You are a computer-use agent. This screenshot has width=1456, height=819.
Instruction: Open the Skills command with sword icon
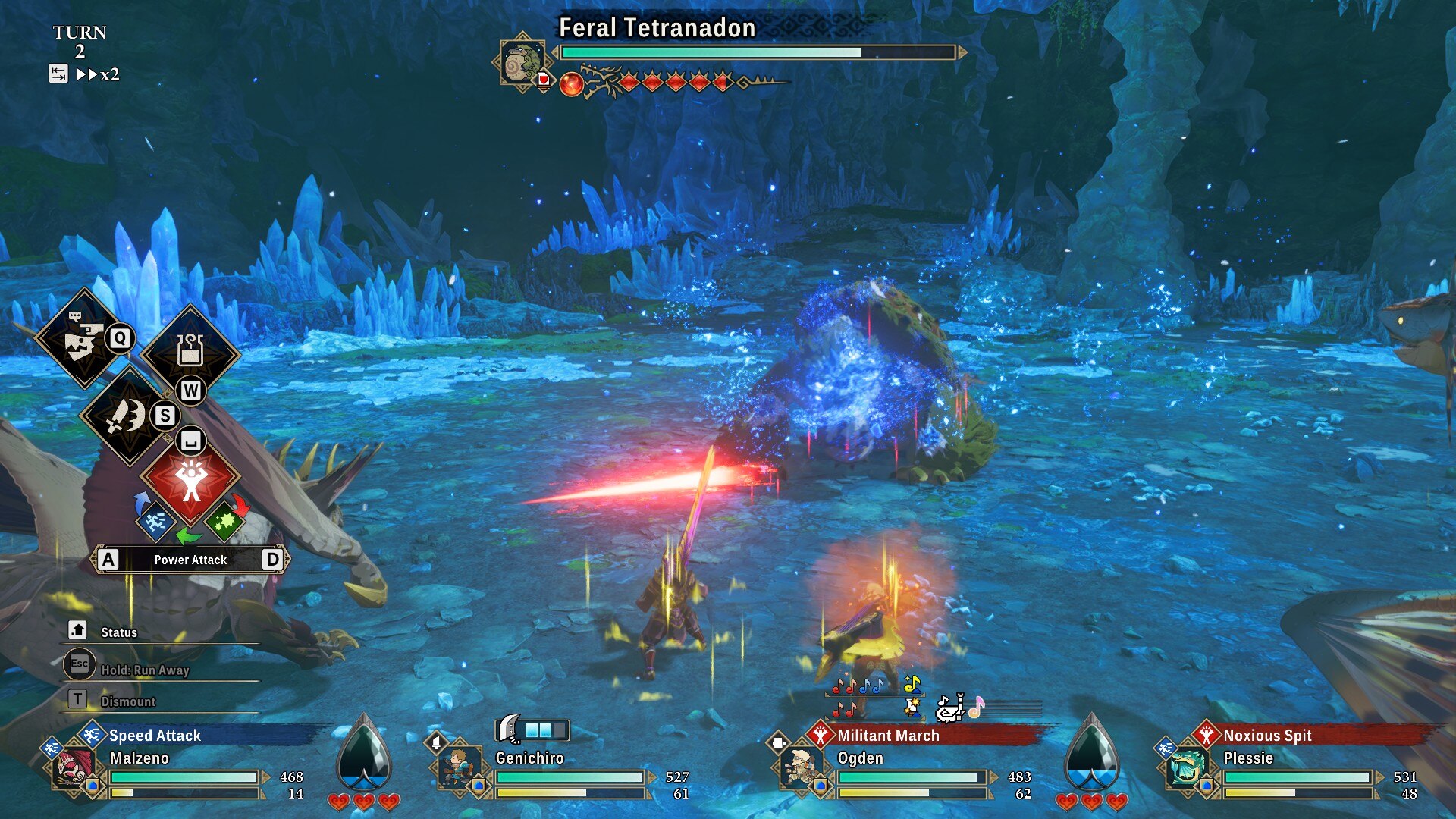point(127,416)
